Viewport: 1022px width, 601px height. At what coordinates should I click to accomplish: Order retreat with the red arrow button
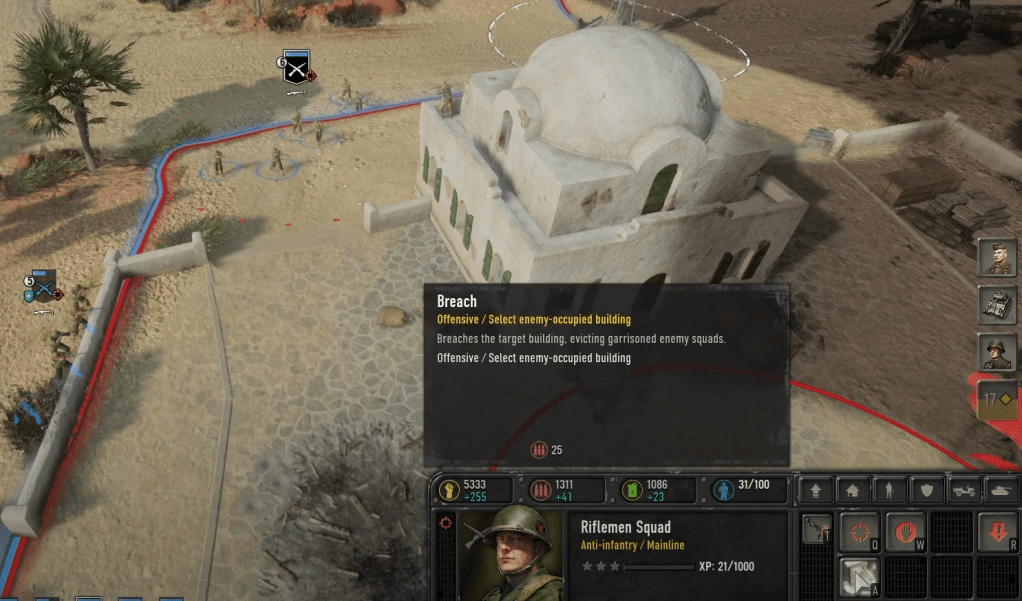click(x=998, y=530)
